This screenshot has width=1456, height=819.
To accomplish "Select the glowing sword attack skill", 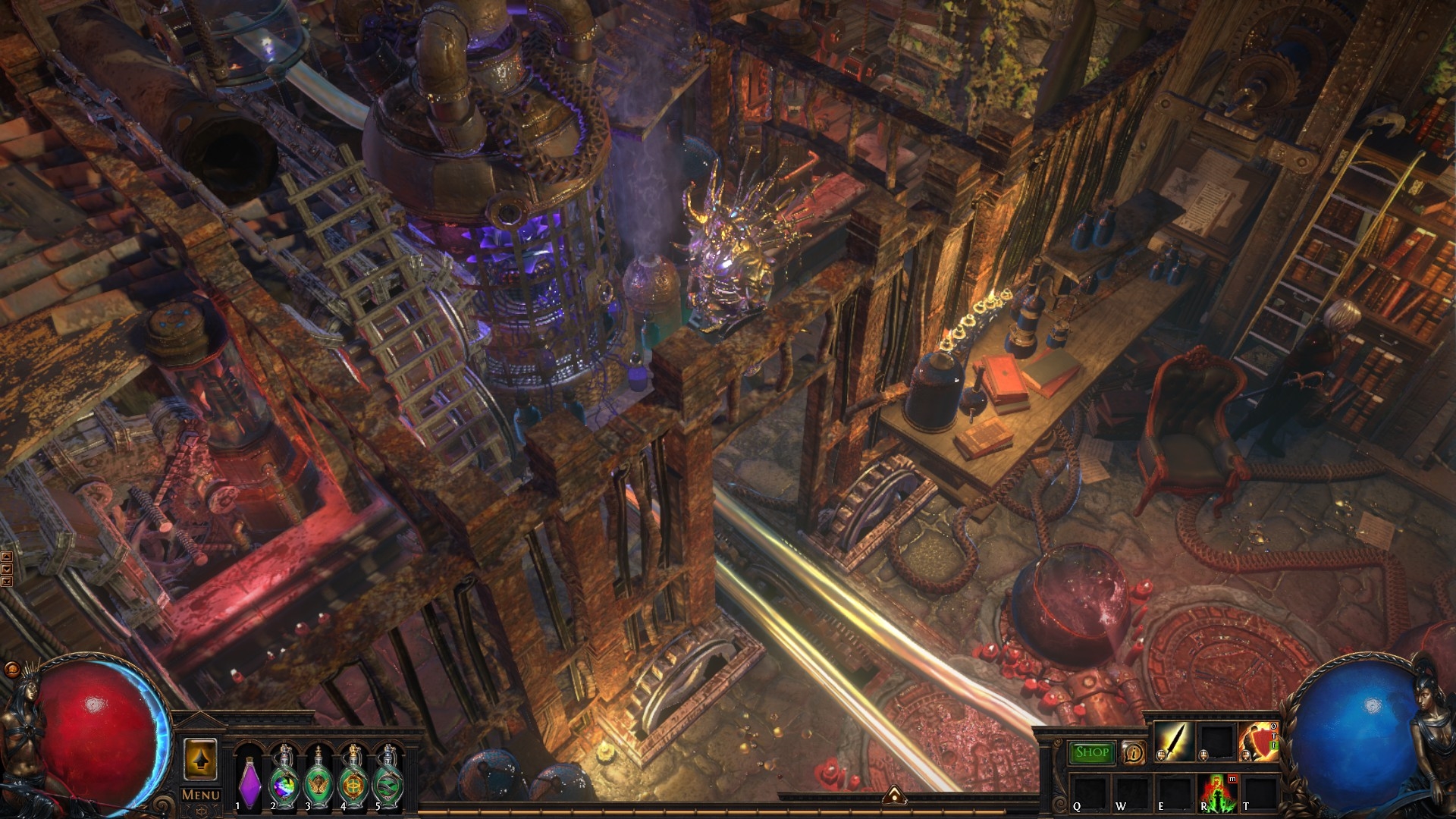I will tap(1175, 741).
